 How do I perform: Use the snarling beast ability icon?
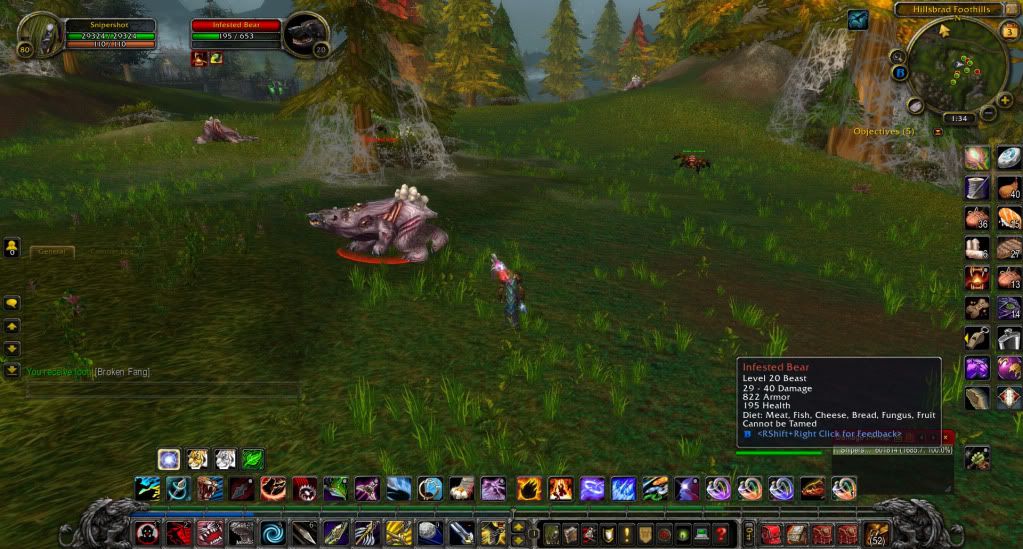(209, 488)
